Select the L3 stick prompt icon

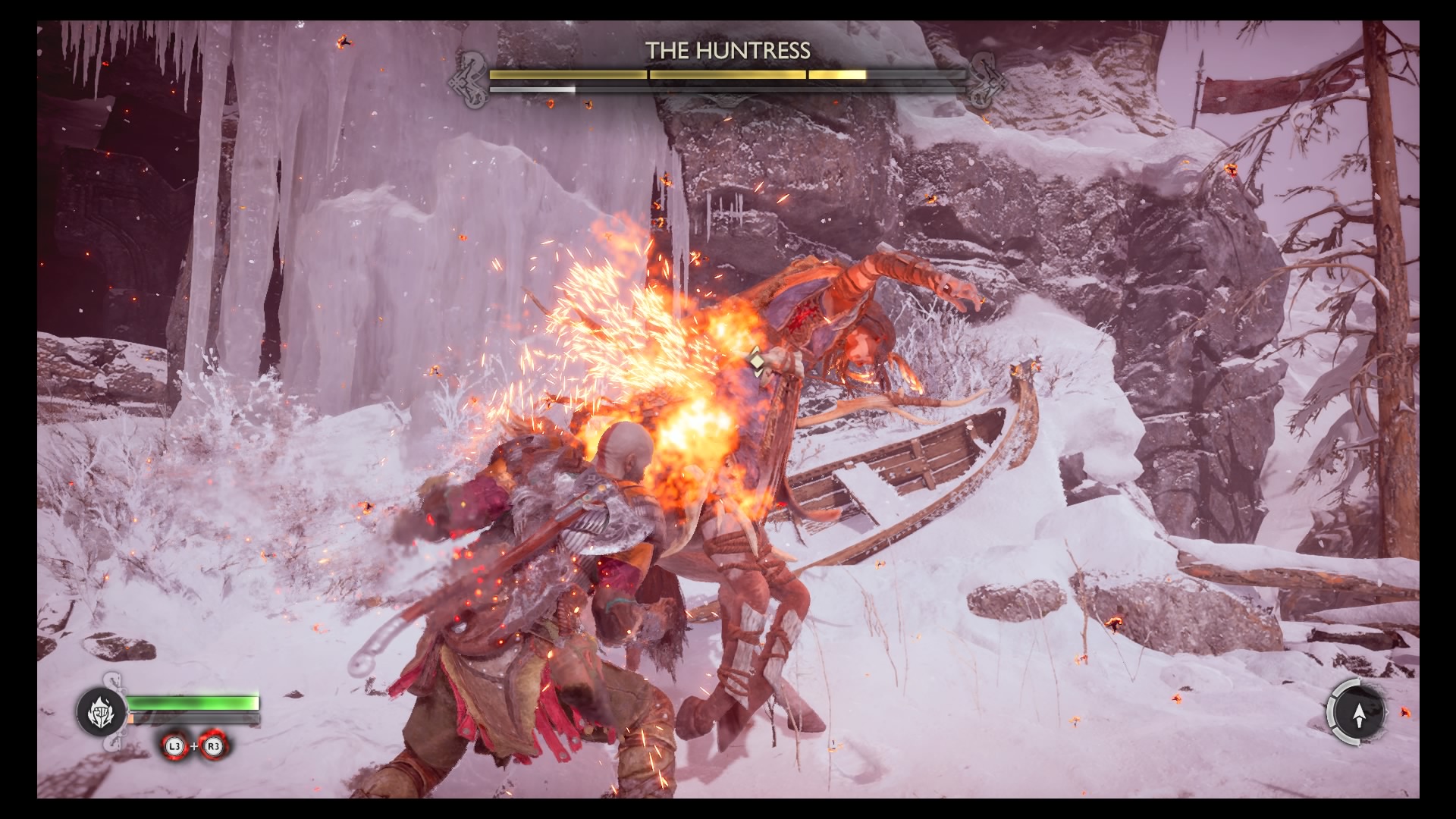(174, 747)
